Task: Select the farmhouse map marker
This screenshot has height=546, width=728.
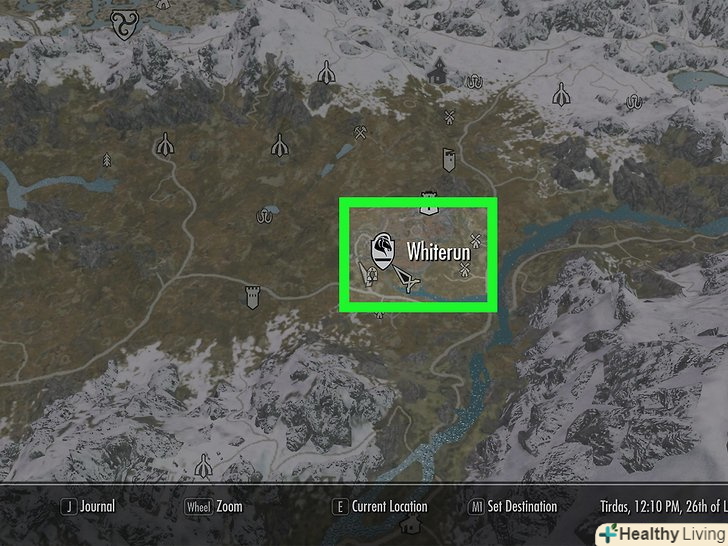Action: pyautogui.click(x=436, y=71)
